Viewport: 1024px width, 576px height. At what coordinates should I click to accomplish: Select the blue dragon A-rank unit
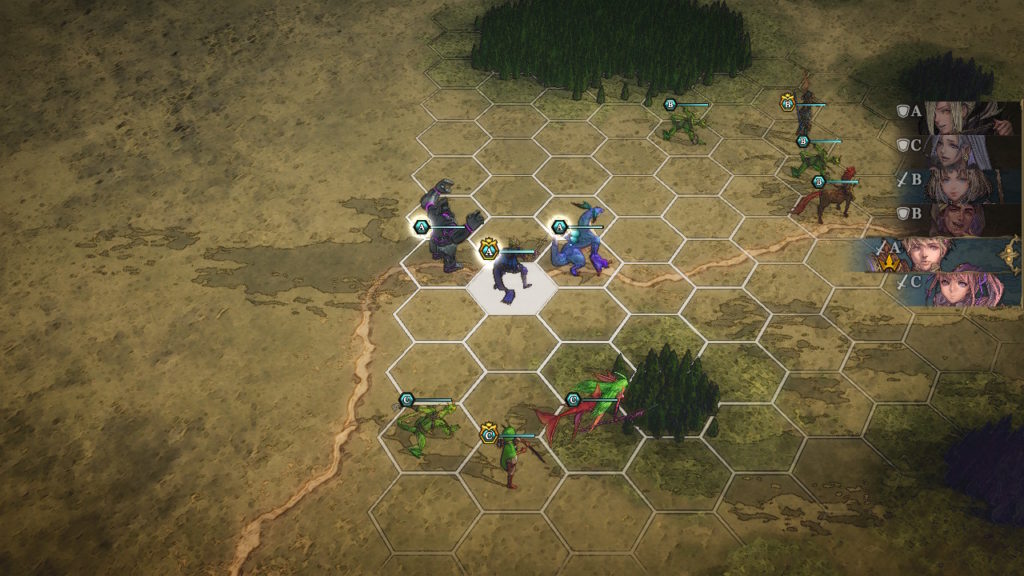(580, 246)
